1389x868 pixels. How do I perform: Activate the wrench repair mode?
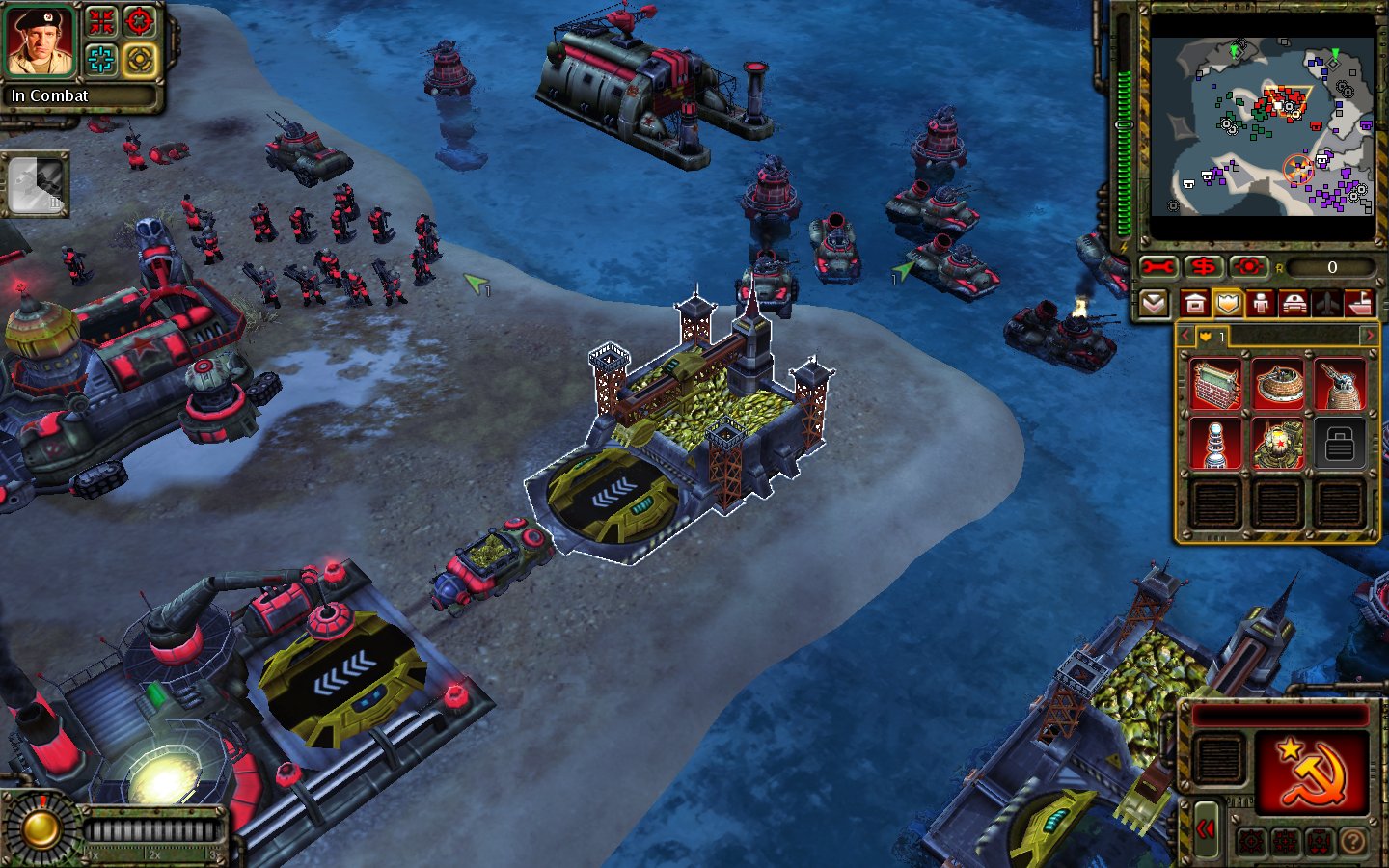tap(1157, 267)
